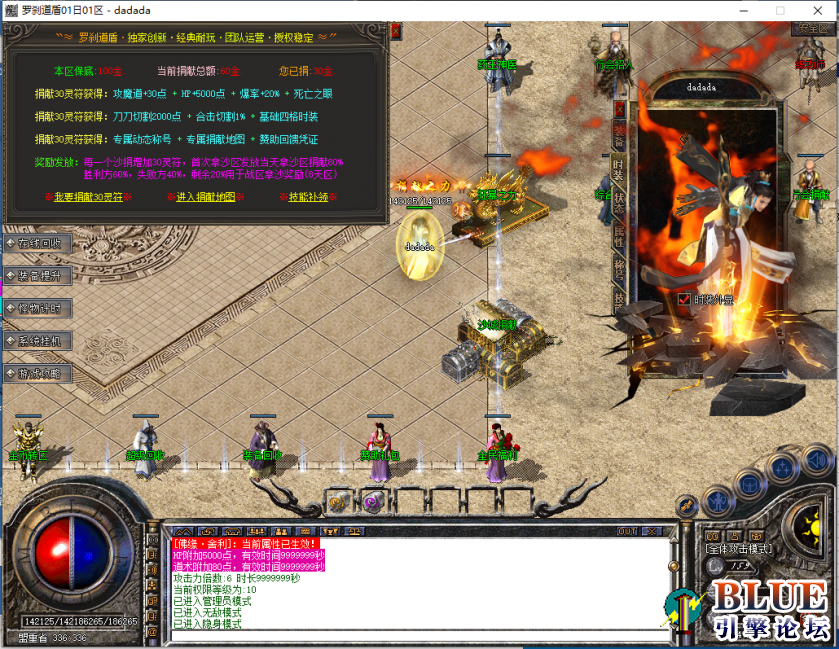Open the 怪物计时 side menu
The height and width of the screenshot is (649, 839).
tap(38, 308)
